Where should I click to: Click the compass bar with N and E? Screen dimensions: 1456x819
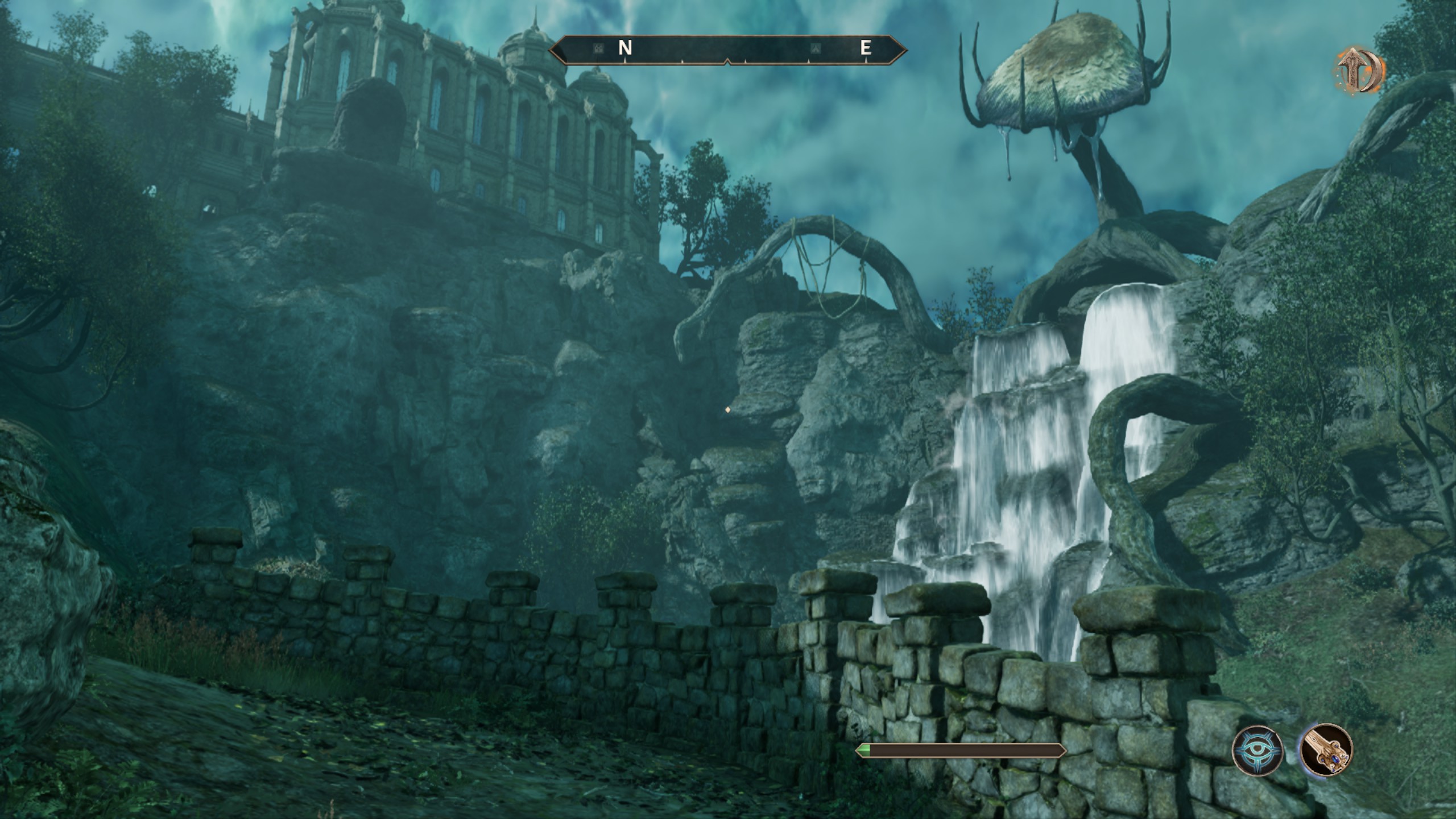tap(727, 49)
